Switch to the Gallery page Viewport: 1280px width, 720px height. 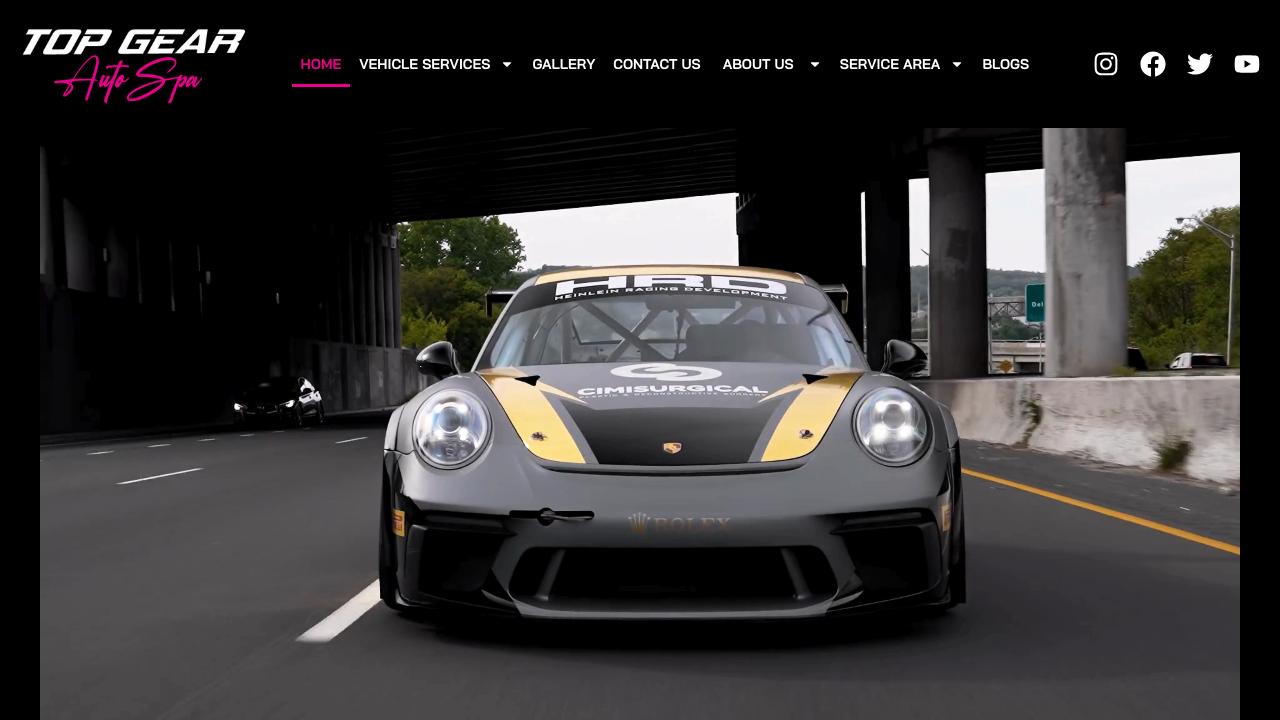point(563,64)
